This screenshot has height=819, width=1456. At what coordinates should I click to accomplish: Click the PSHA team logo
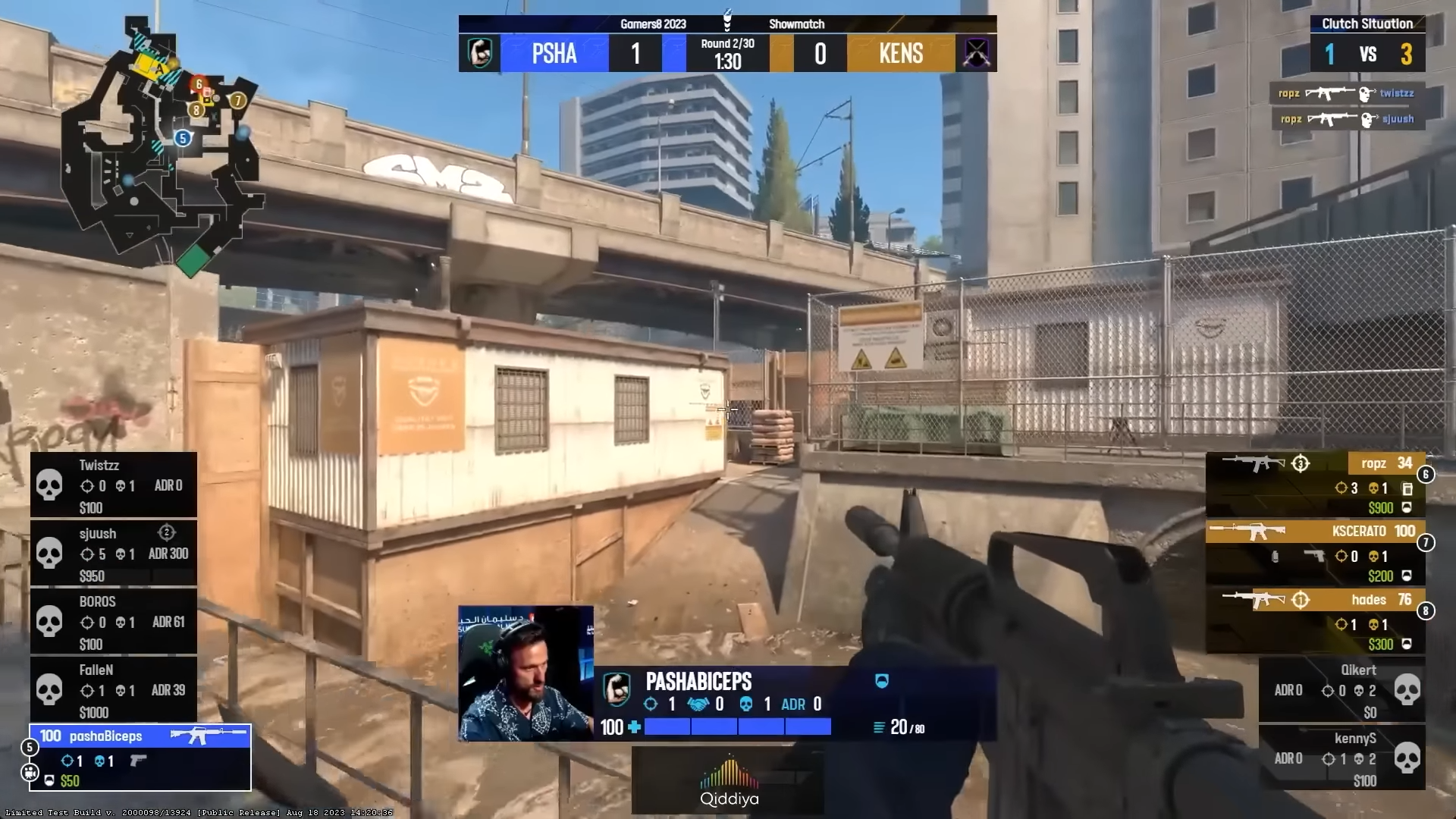[x=480, y=53]
